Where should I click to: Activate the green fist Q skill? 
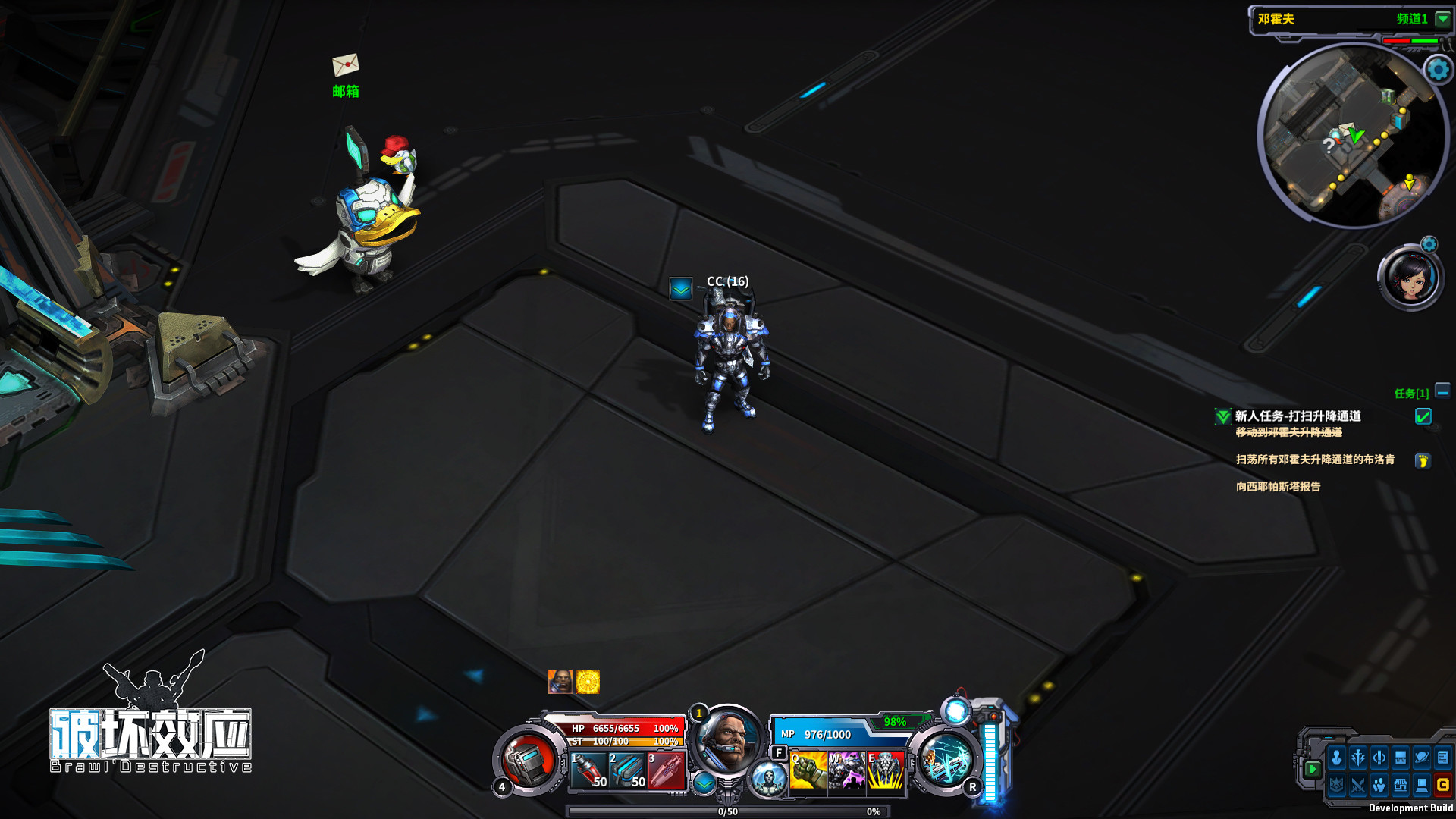click(x=808, y=770)
